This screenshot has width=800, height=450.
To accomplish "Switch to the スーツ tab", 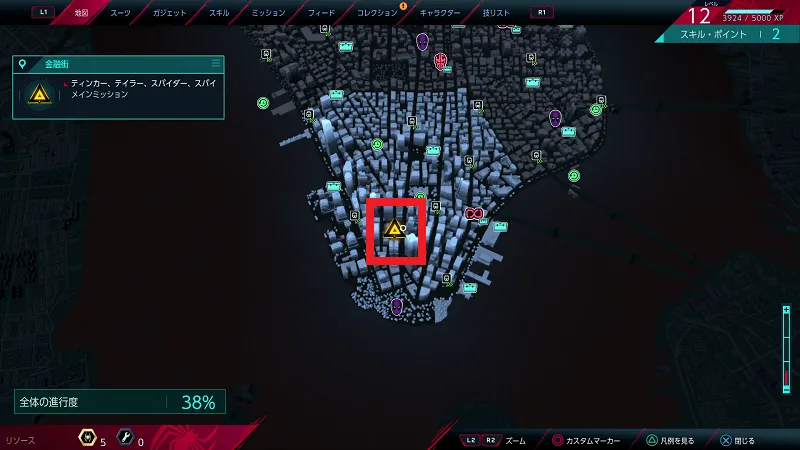I will pyautogui.click(x=120, y=13).
